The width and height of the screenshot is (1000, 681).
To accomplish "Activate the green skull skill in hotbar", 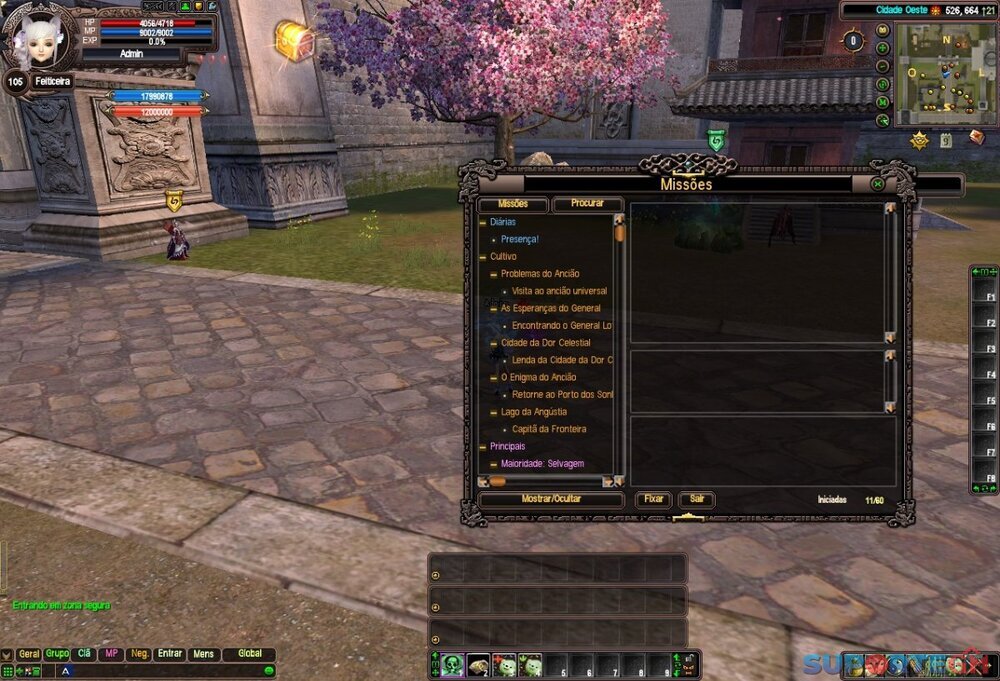I will (x=452, y=665).
